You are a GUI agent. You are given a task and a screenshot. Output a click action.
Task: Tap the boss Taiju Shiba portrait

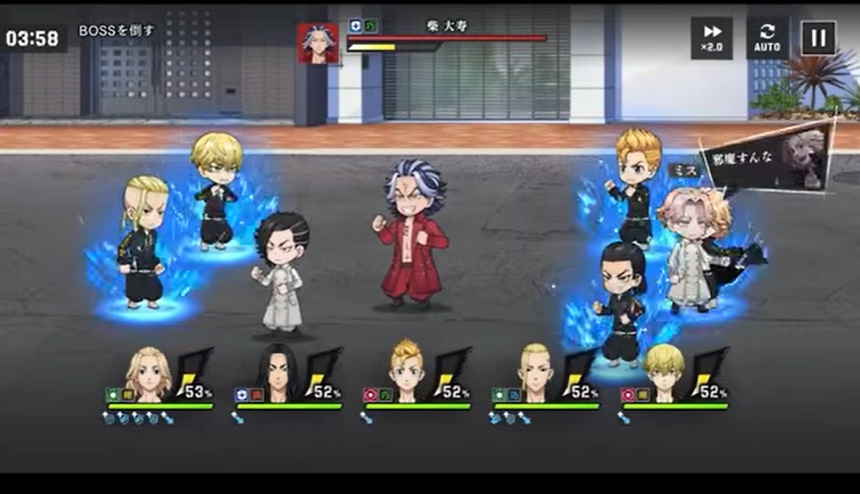tap(318, 44)
